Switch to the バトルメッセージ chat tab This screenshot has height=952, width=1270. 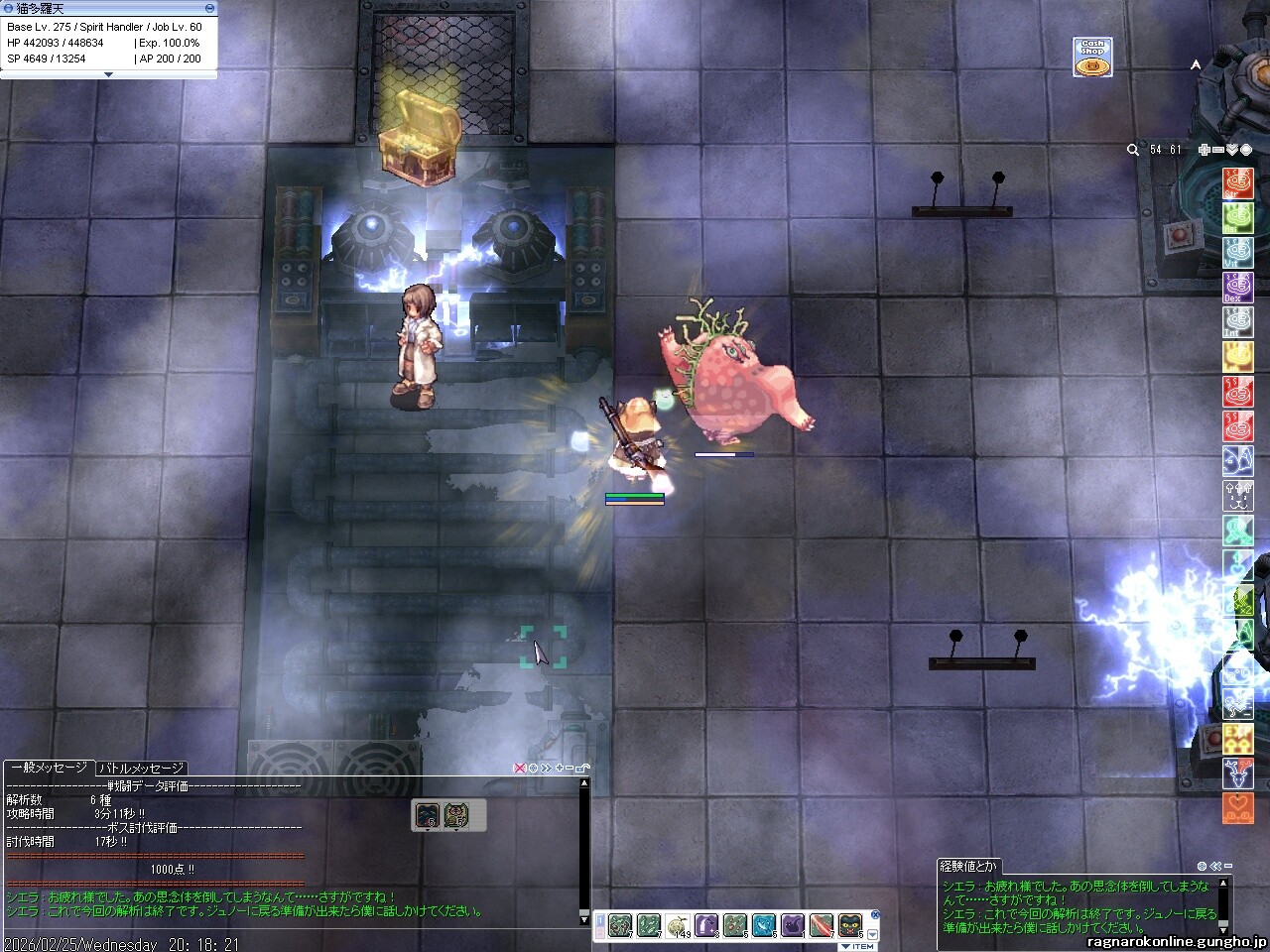pos(141,768)
